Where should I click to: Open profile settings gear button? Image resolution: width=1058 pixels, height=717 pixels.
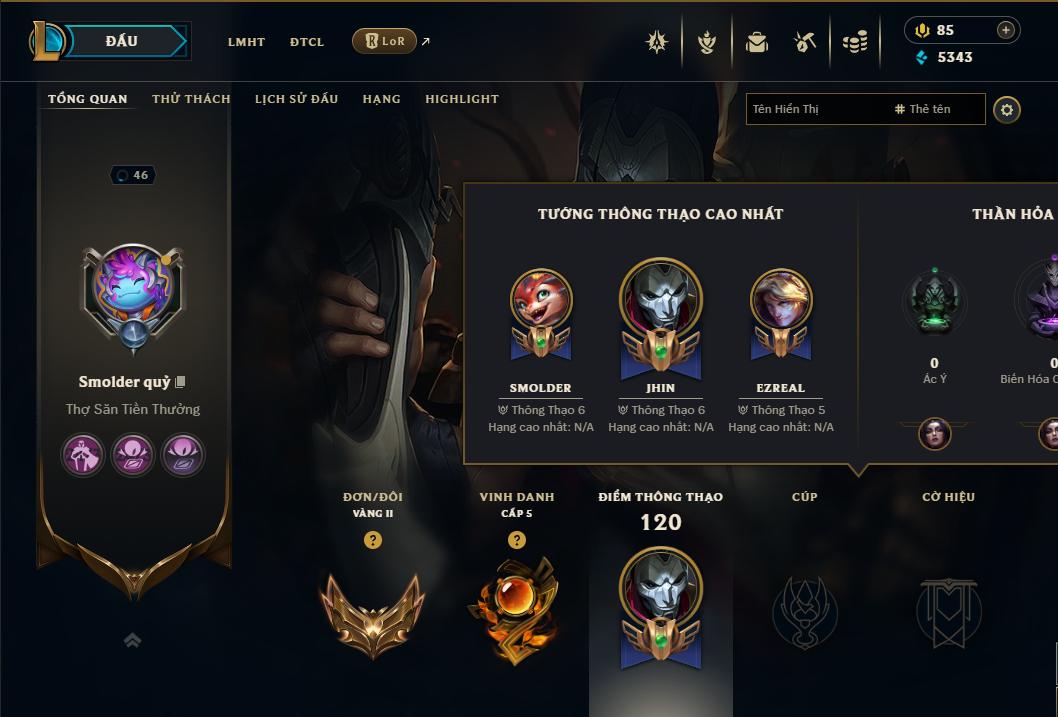coord(1007,109)
